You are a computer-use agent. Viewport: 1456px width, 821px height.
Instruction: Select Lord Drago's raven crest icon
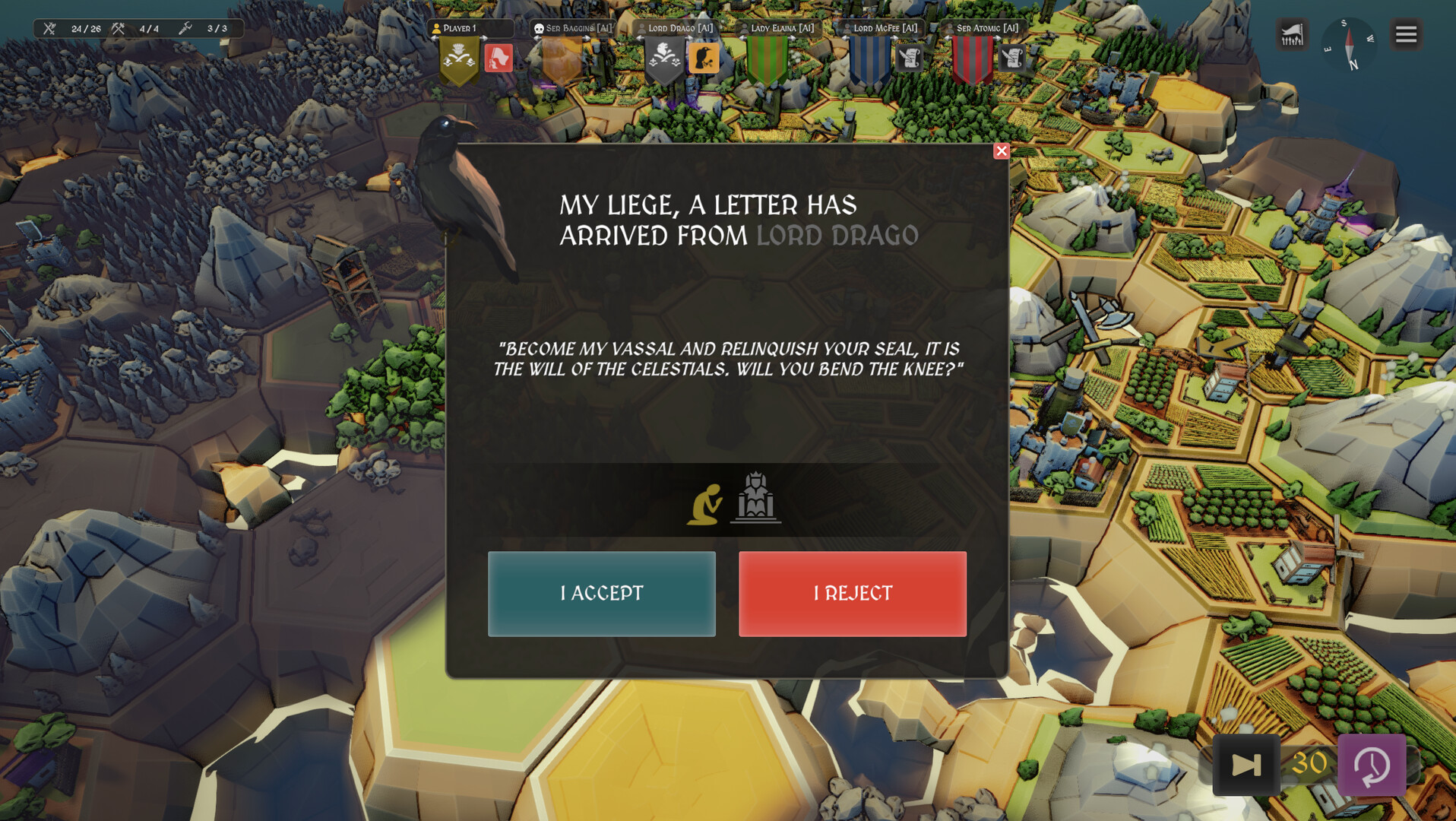[705, 58]
